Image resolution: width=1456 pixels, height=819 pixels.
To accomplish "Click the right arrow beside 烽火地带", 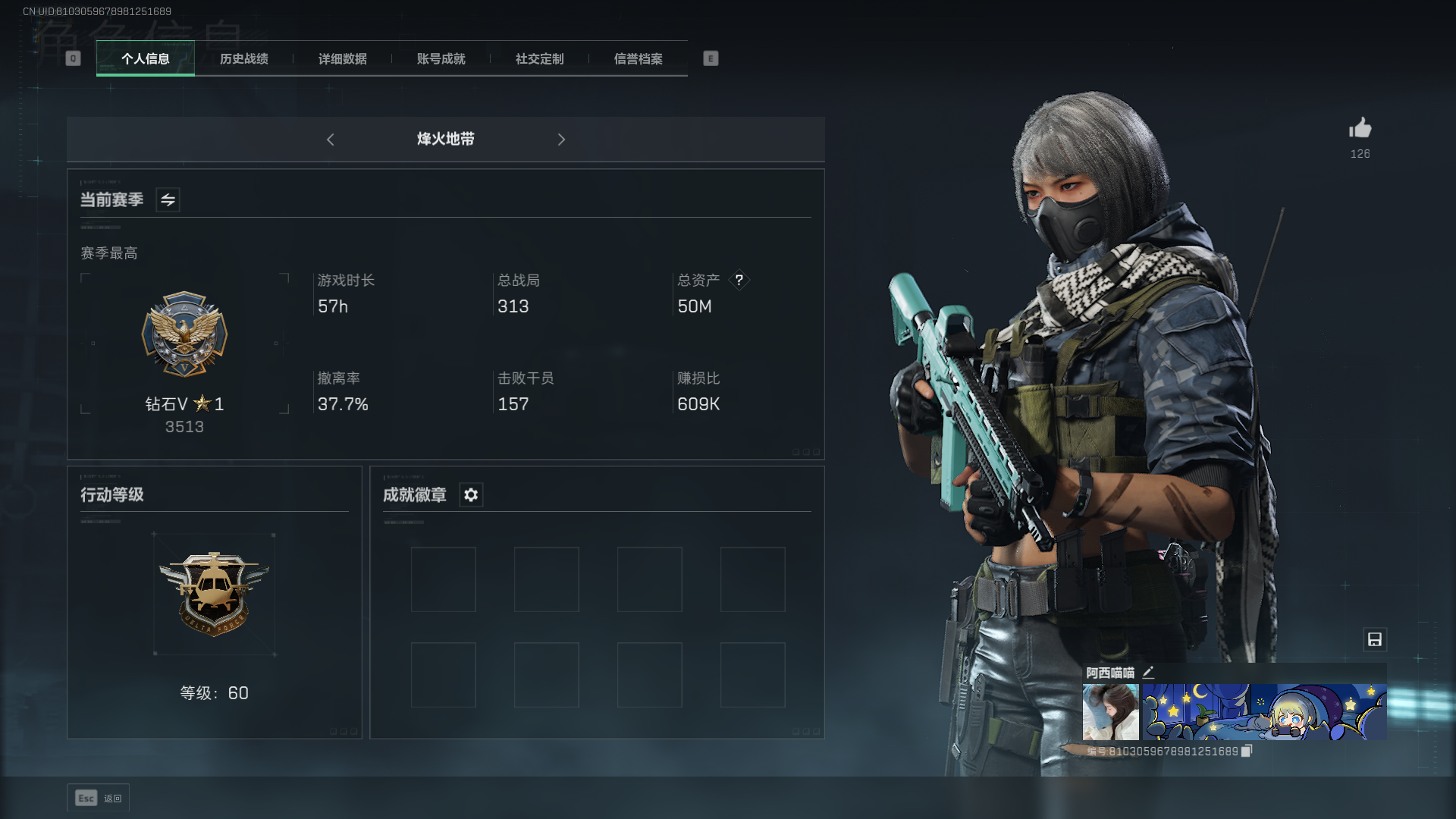I will (x=561, y=140).
